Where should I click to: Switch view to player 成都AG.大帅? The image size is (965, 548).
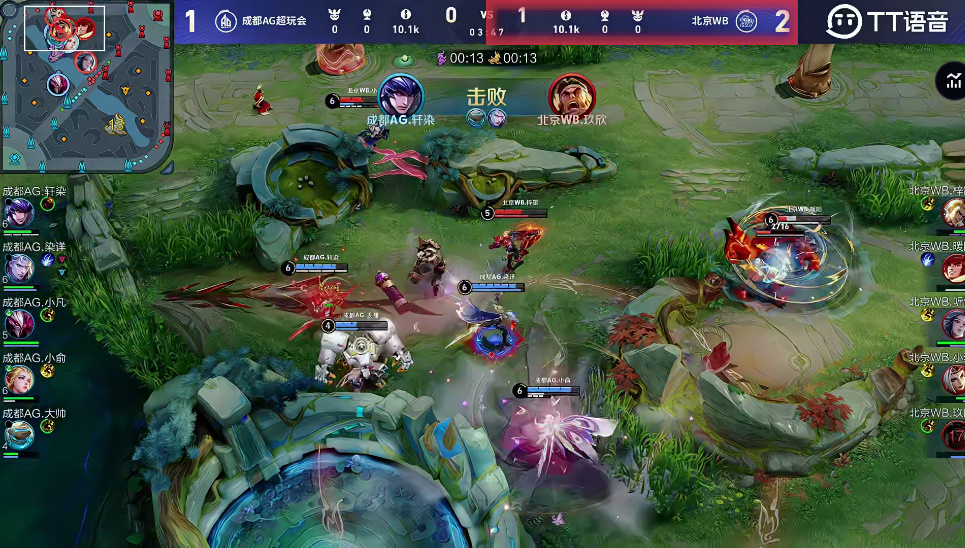[19, 433]
